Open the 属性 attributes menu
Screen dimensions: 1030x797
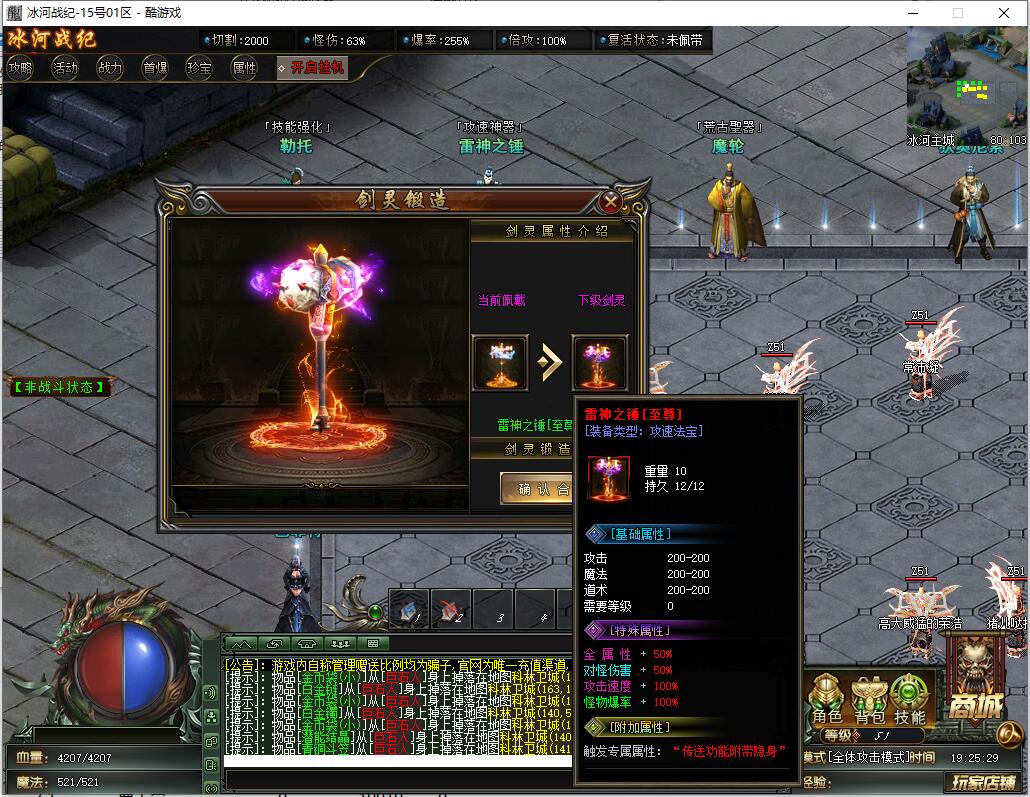pos(244,68)
